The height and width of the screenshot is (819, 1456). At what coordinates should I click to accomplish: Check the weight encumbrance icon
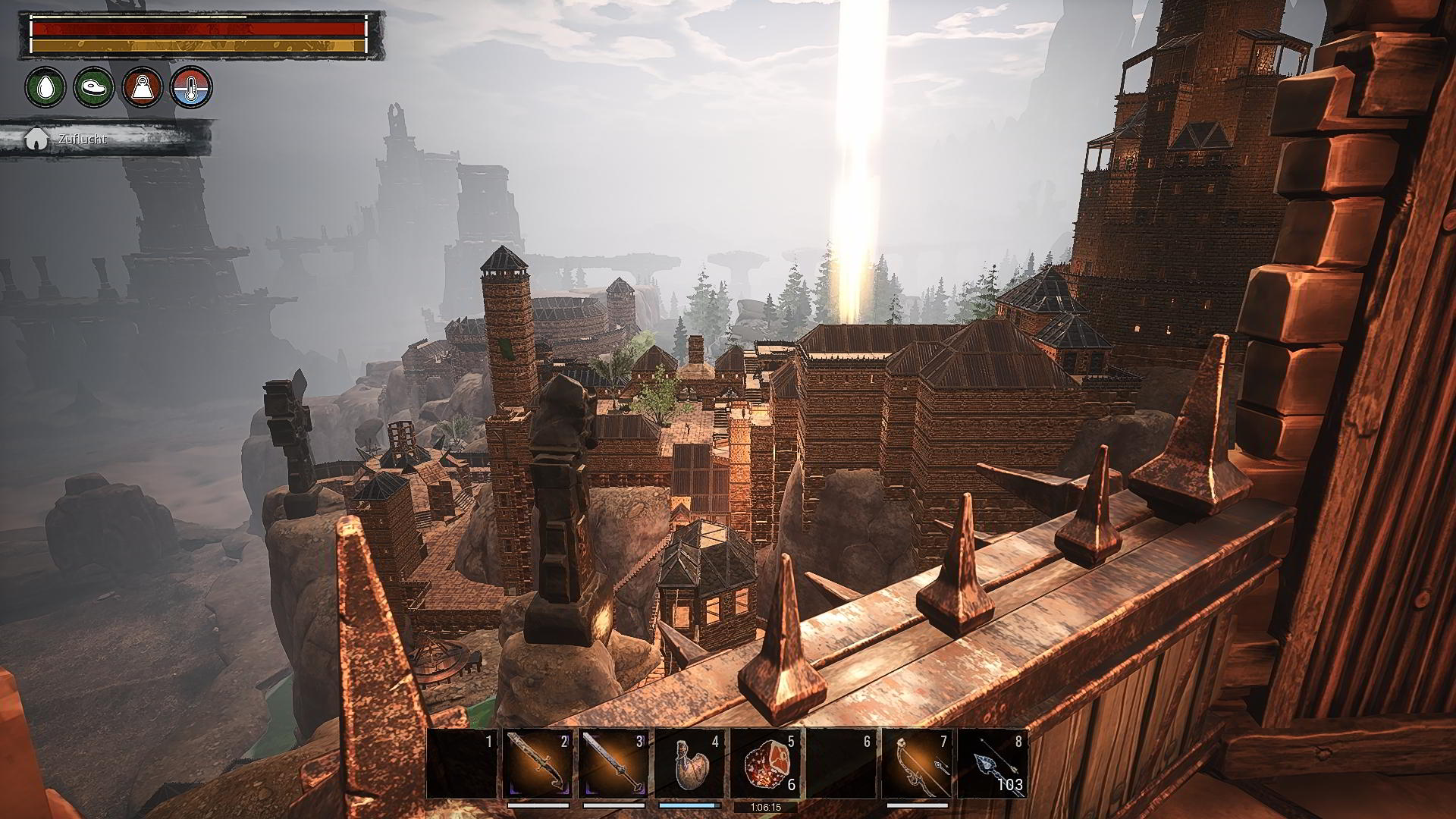143,87
